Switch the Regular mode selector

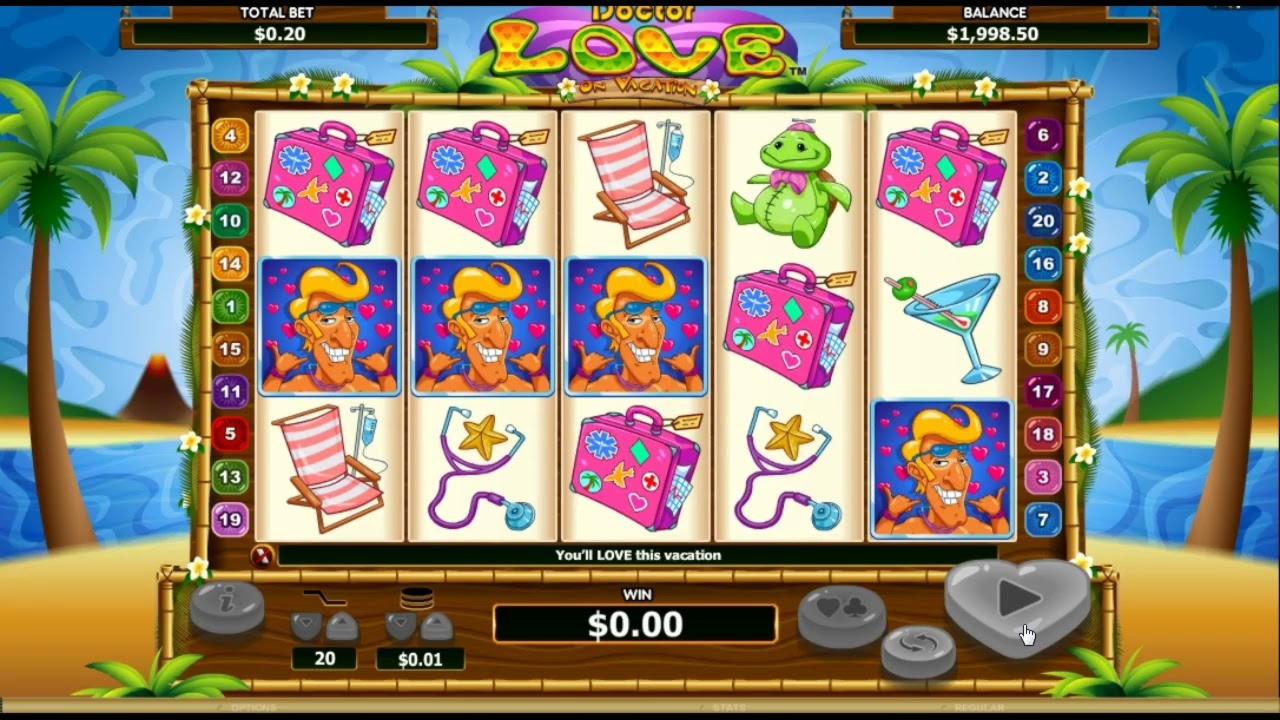pos(978,708)
